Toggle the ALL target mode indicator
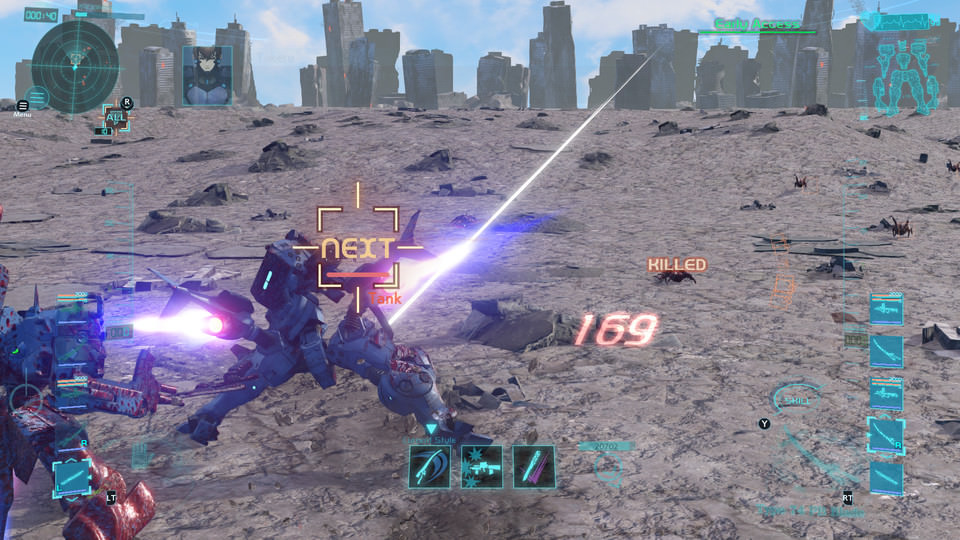Screen dimensions: 960x540 116,118
